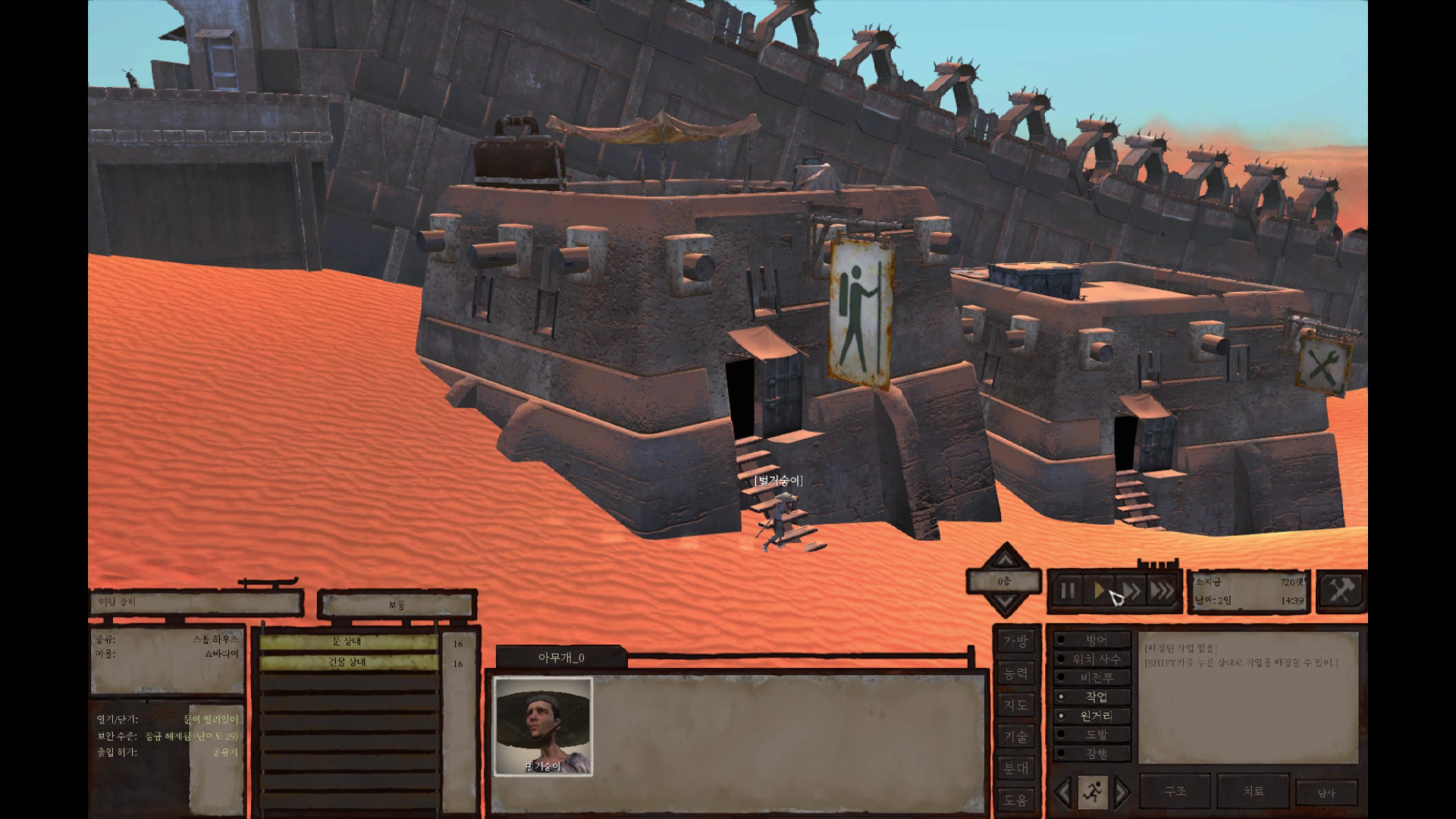This screenshot has width=1456, height=819.
Task: Toggle the 방어 (block) stance
Action: pos(1095,640)
